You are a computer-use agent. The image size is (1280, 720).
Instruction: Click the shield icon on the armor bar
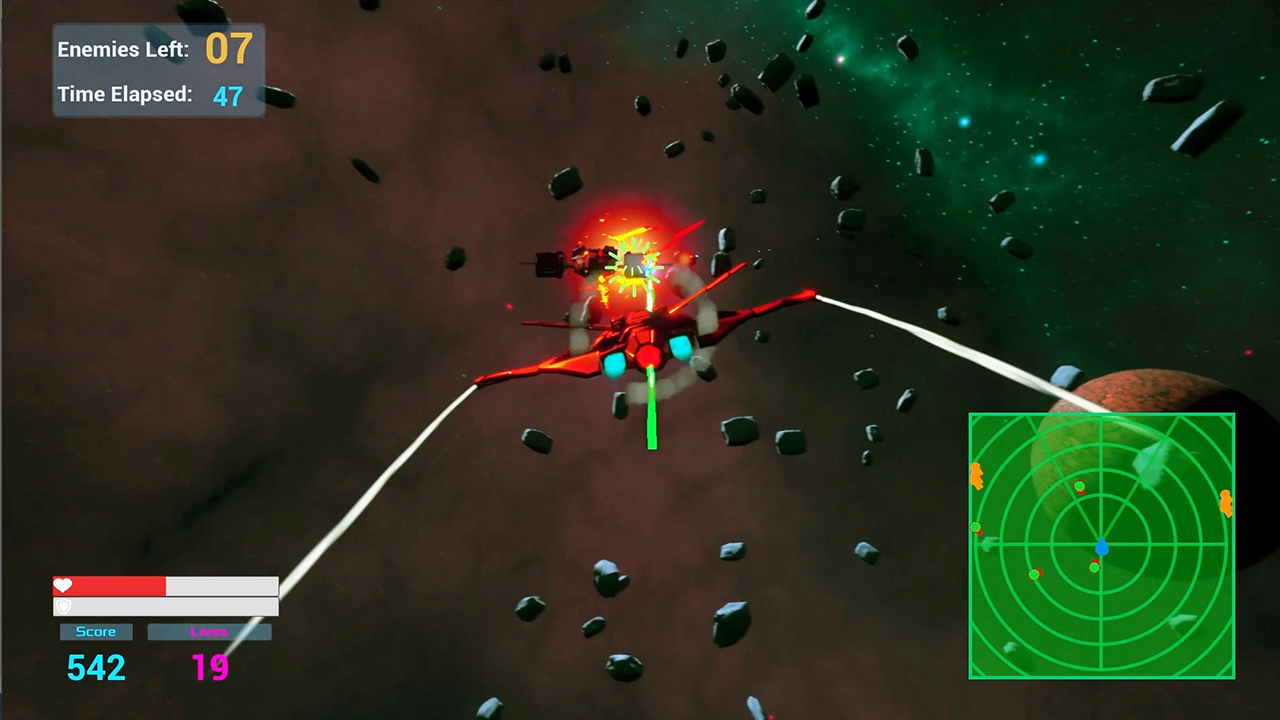62,605
